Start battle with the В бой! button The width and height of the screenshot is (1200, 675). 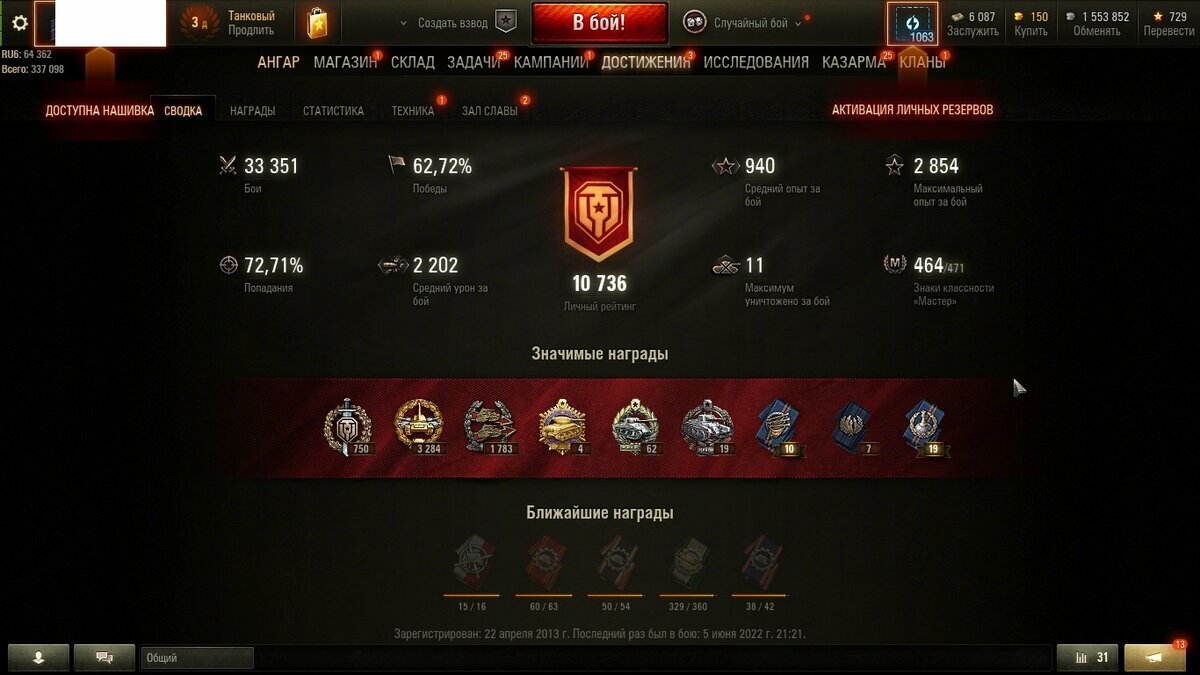point(599,22)
